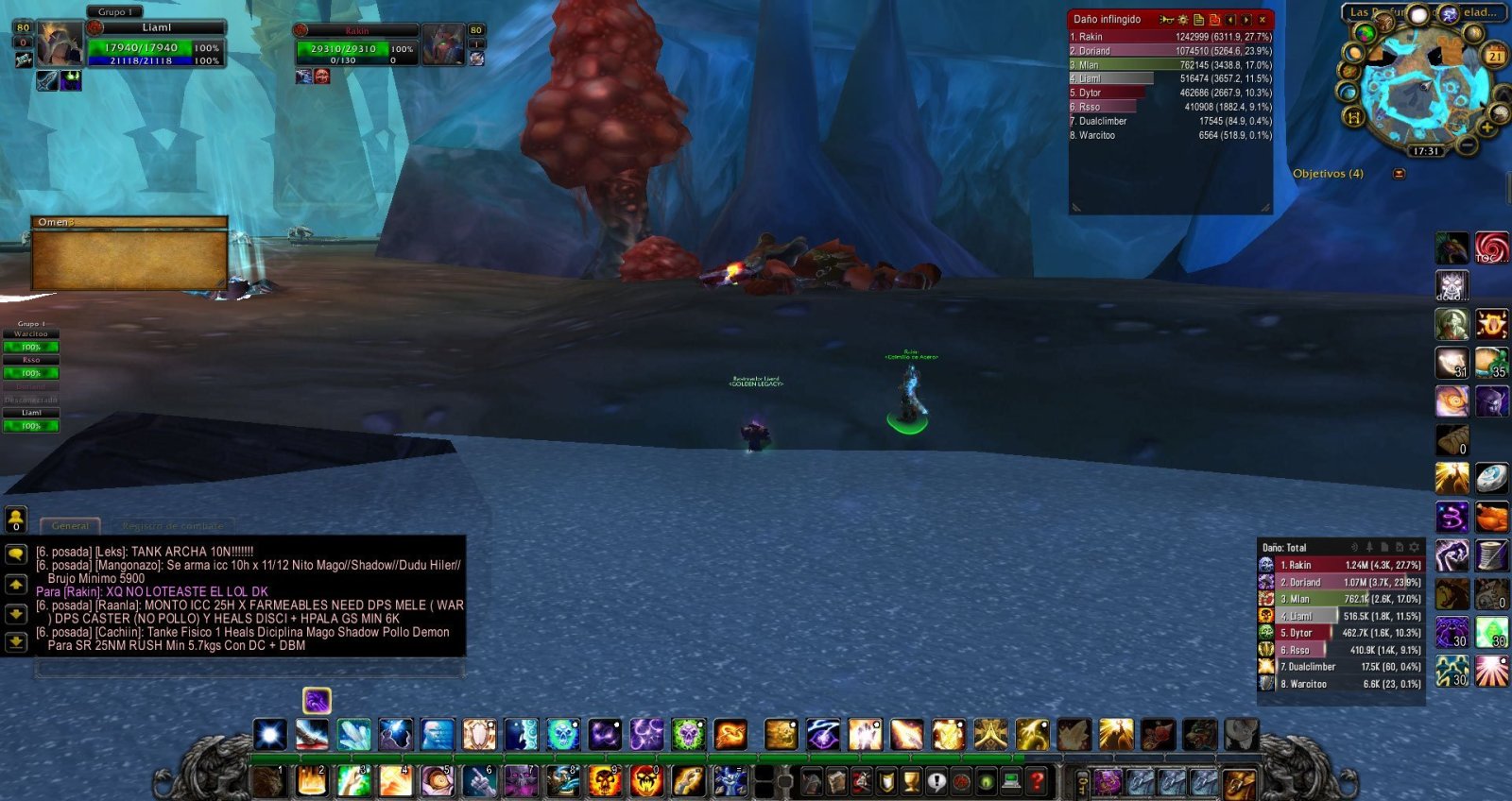Viewport: 1512px width, 801px height.
Task: Open Recount options via the gear icon
Action: pos(1184,19)
